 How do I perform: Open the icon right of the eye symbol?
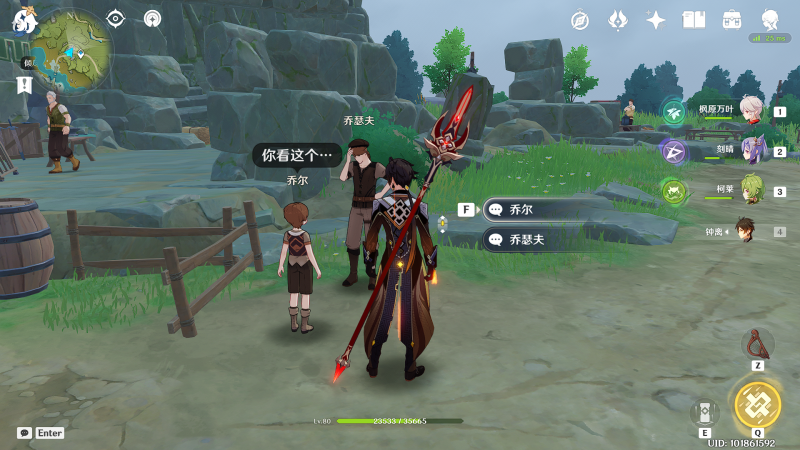152,18
